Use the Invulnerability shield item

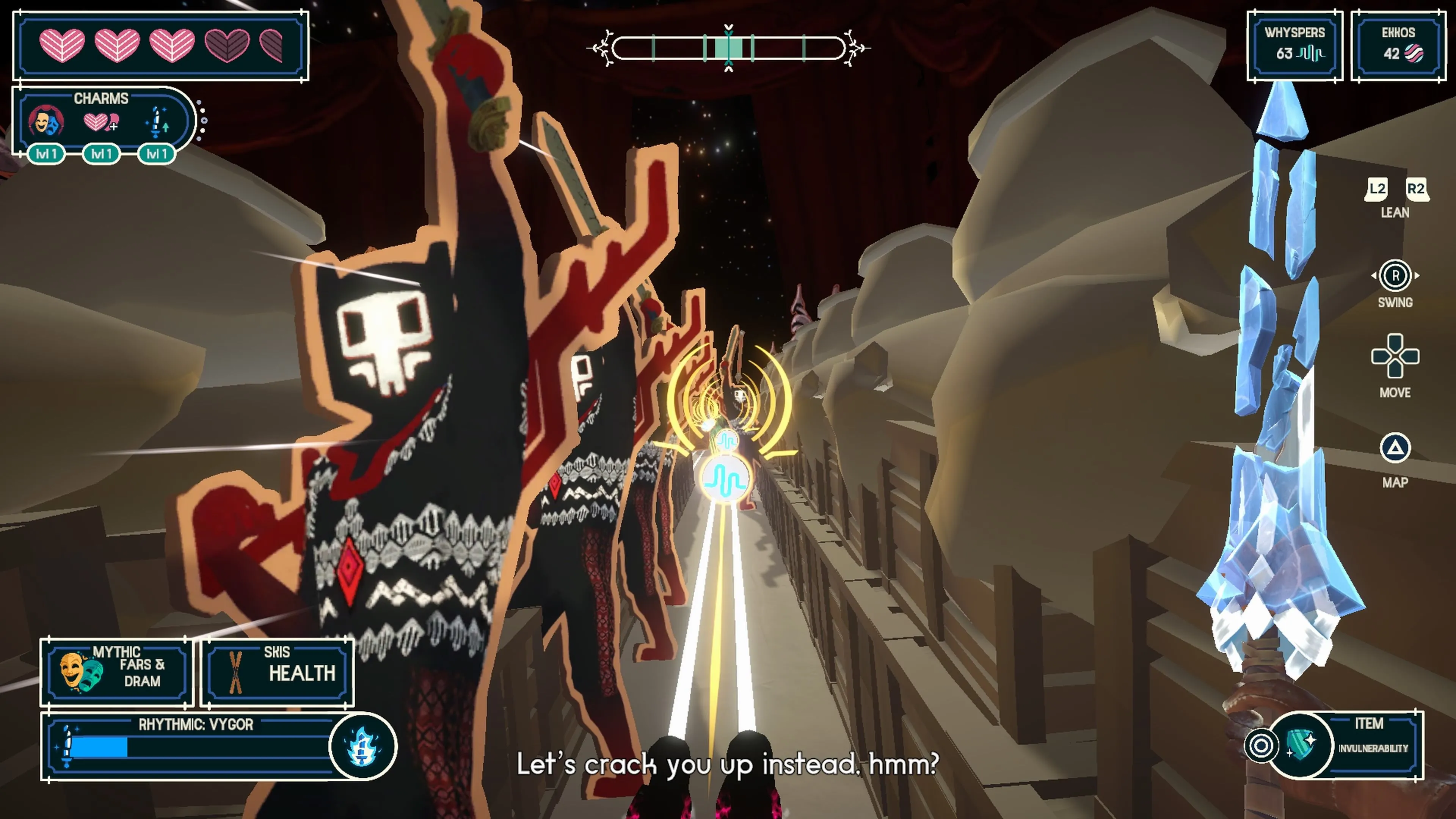click(1300, 745)
